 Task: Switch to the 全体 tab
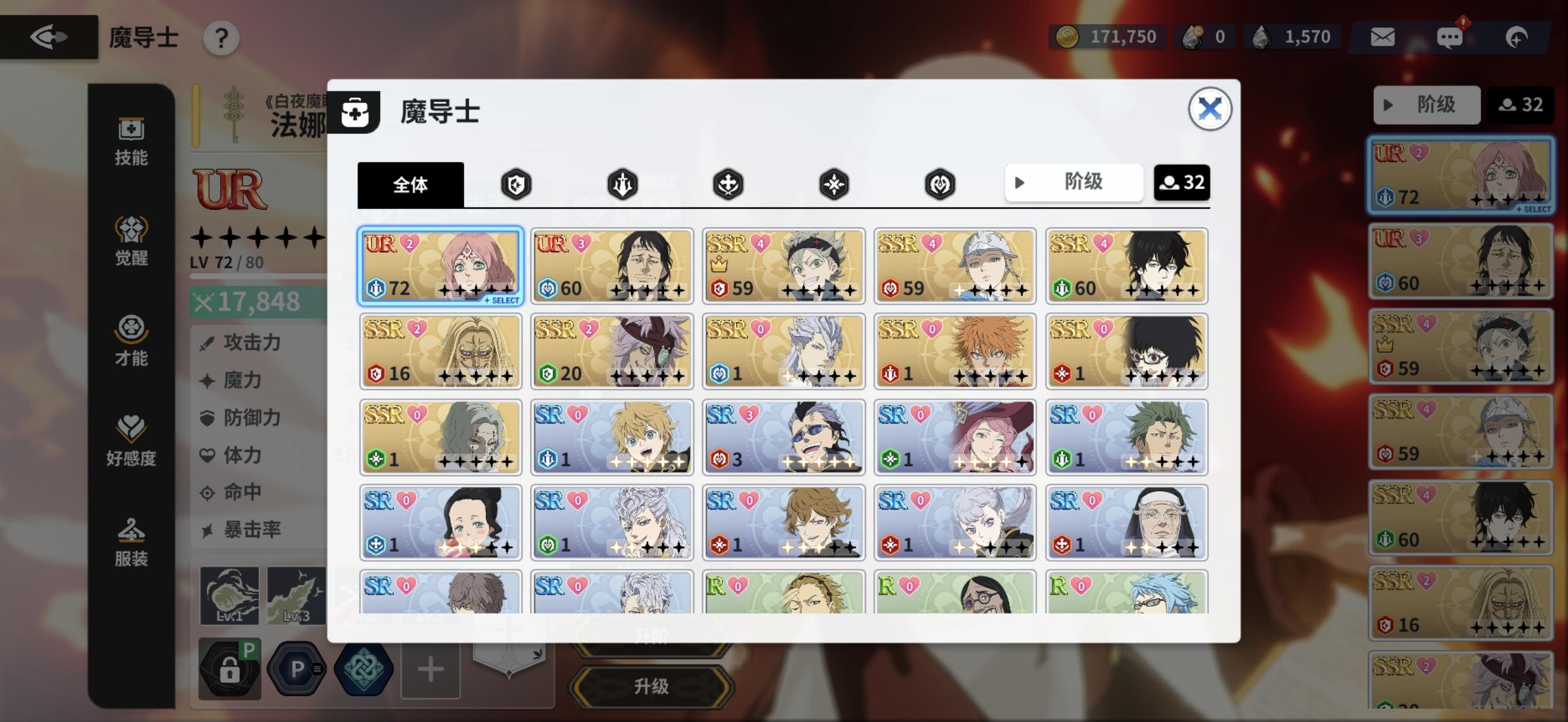coord(412,183)
